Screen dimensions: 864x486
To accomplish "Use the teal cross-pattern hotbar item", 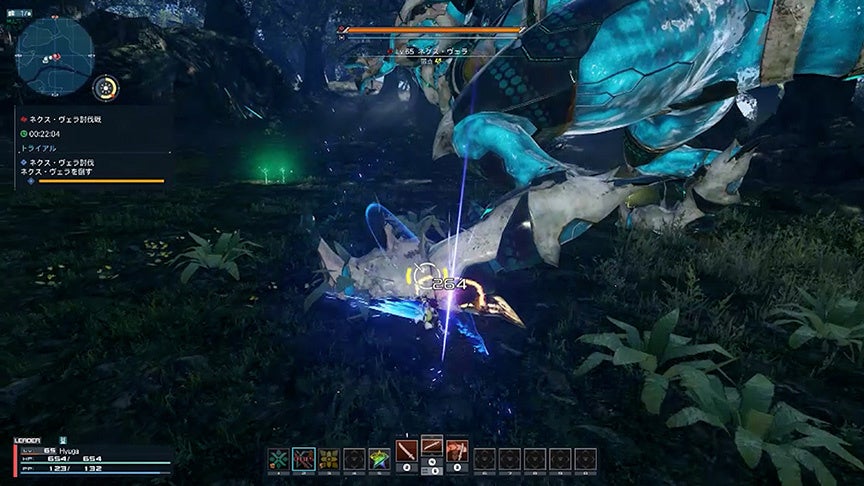I will pos(278,459).
